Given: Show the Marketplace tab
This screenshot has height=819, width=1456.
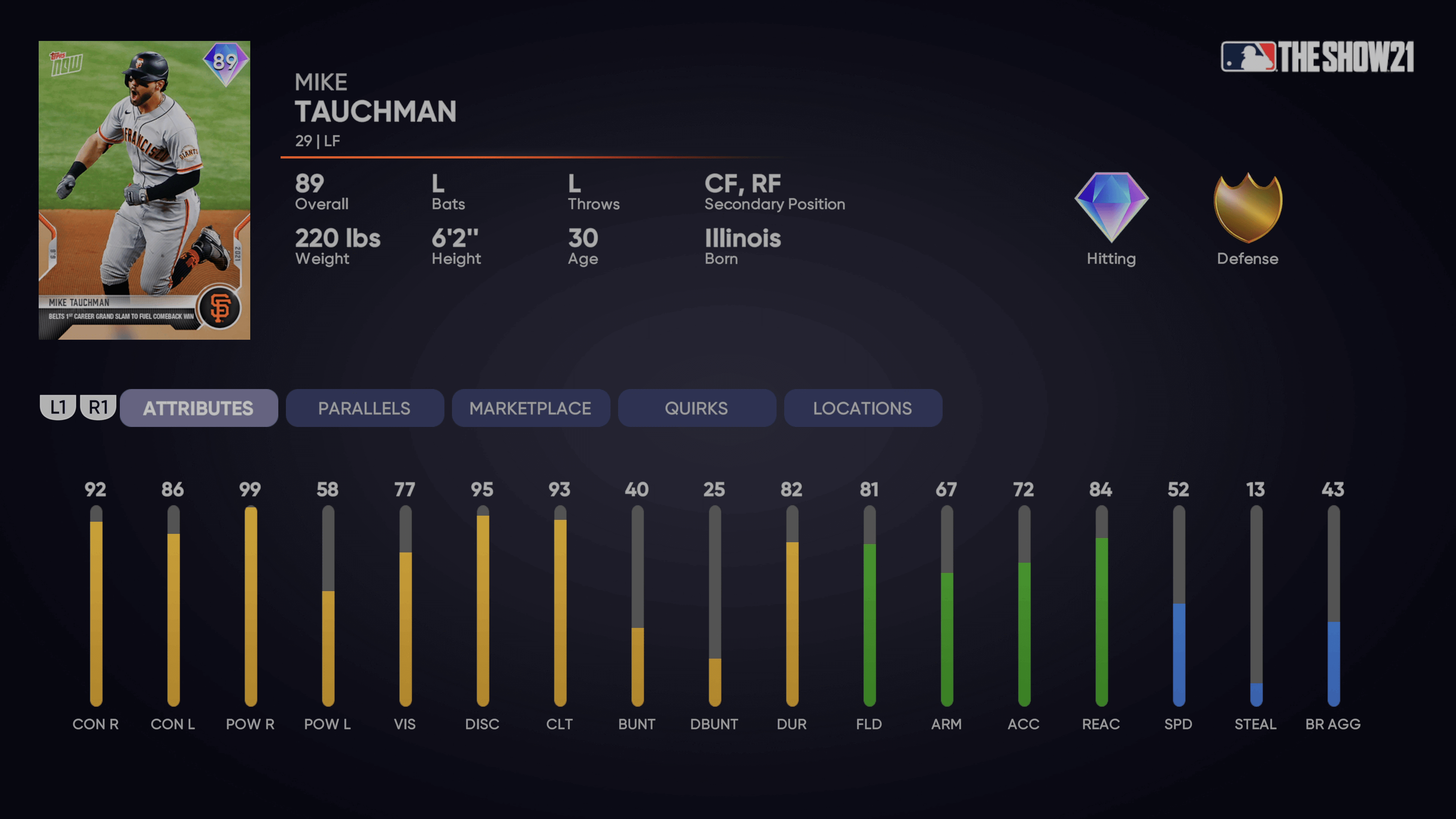Looking at the screenshot, I should tap(530, 408).
